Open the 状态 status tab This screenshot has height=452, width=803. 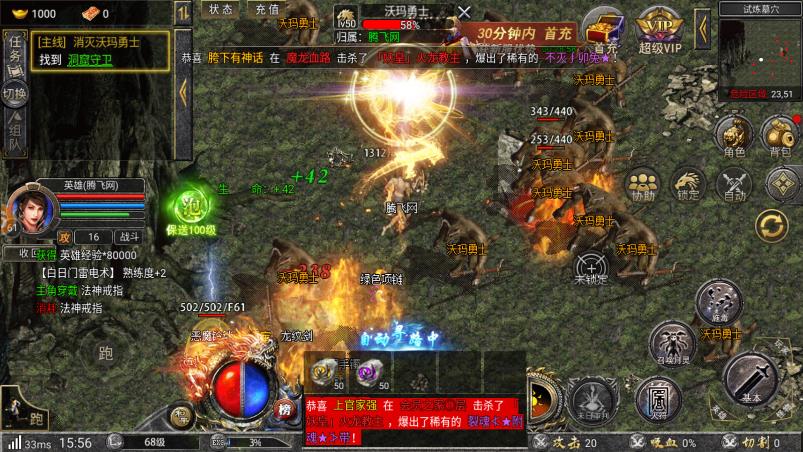tap(221, 9)
